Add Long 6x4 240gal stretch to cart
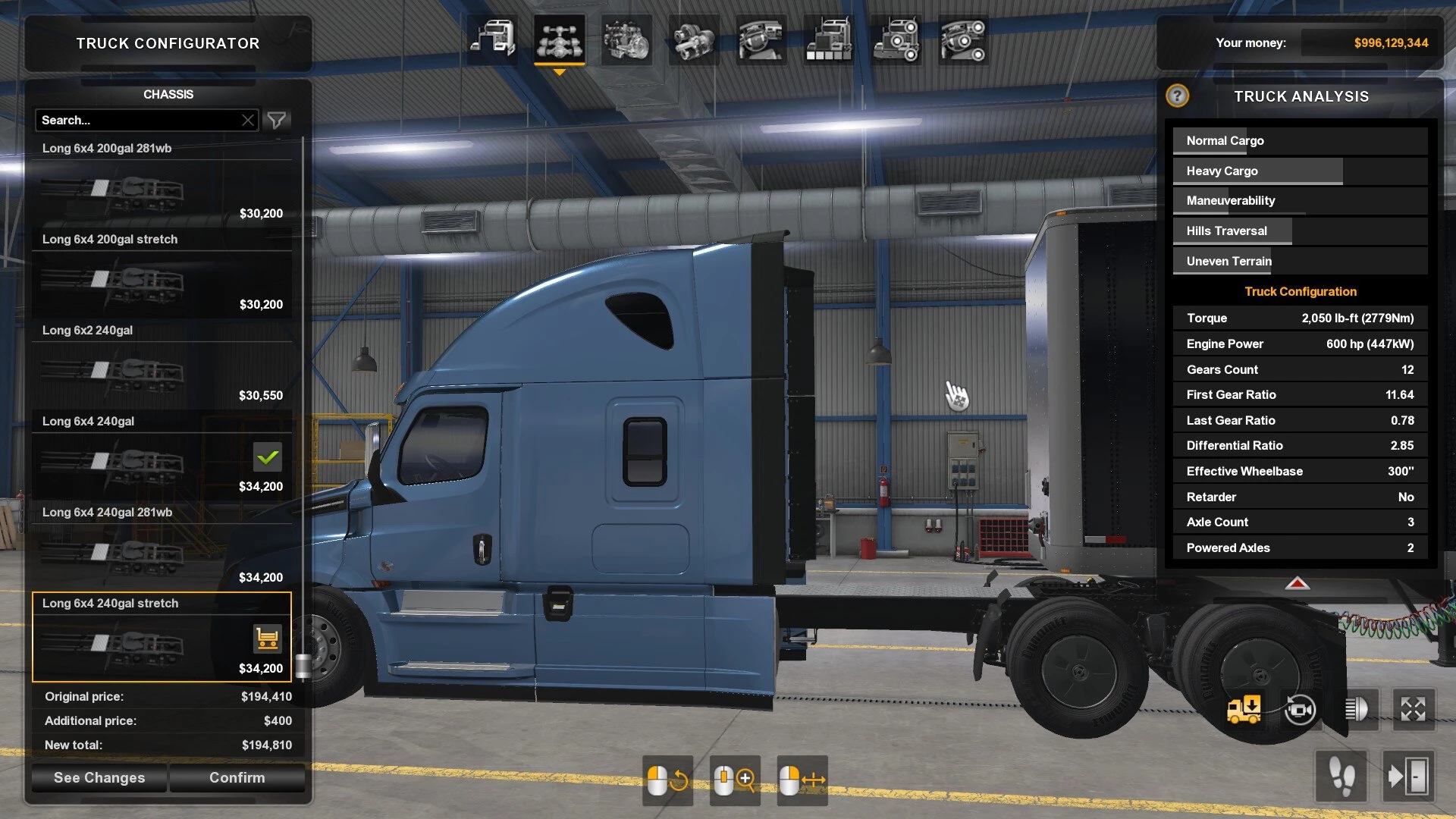Screen dimensions: 1456x819 coord(267,639)
